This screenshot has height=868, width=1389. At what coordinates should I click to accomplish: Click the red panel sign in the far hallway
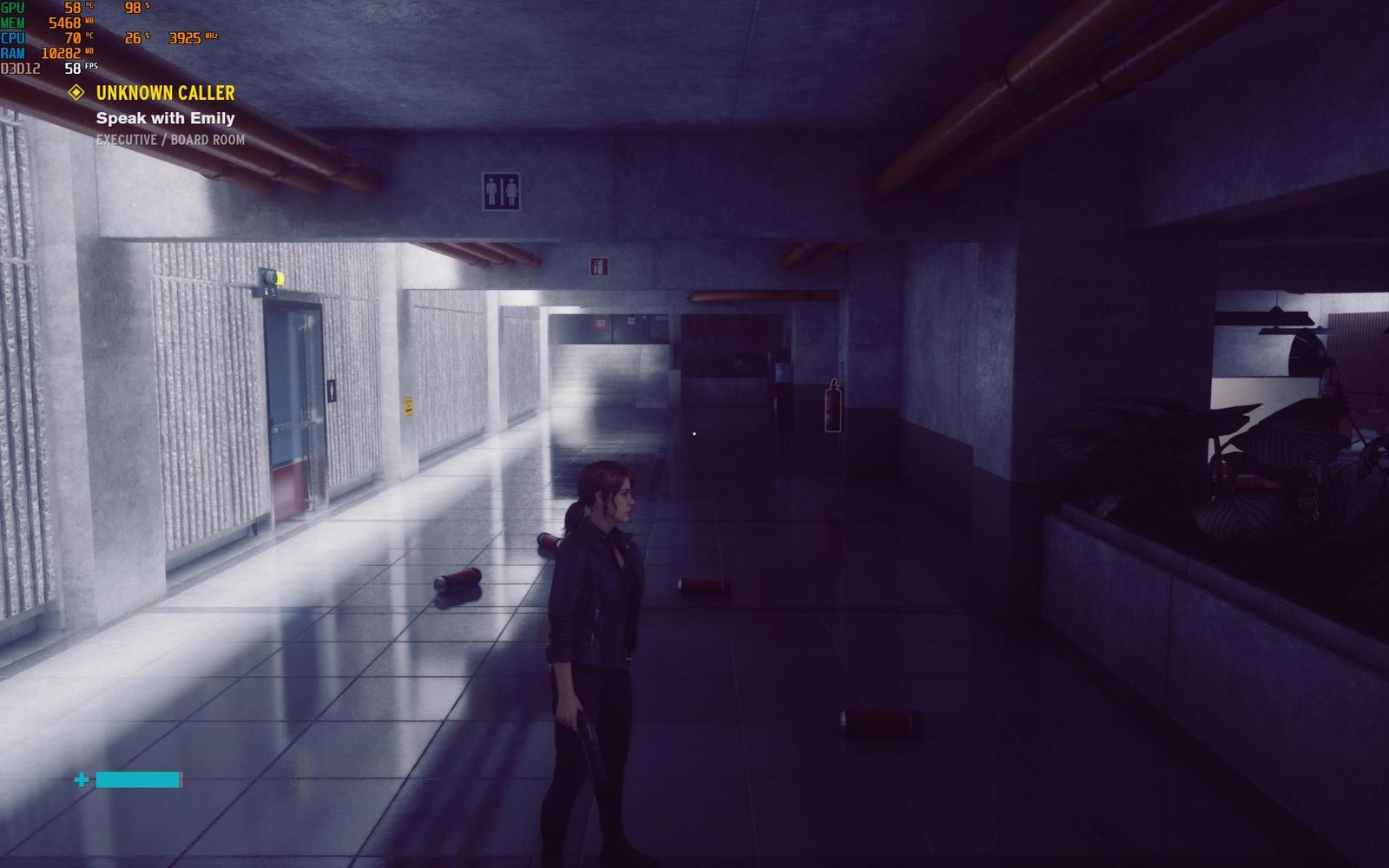[x=598, y=325]
